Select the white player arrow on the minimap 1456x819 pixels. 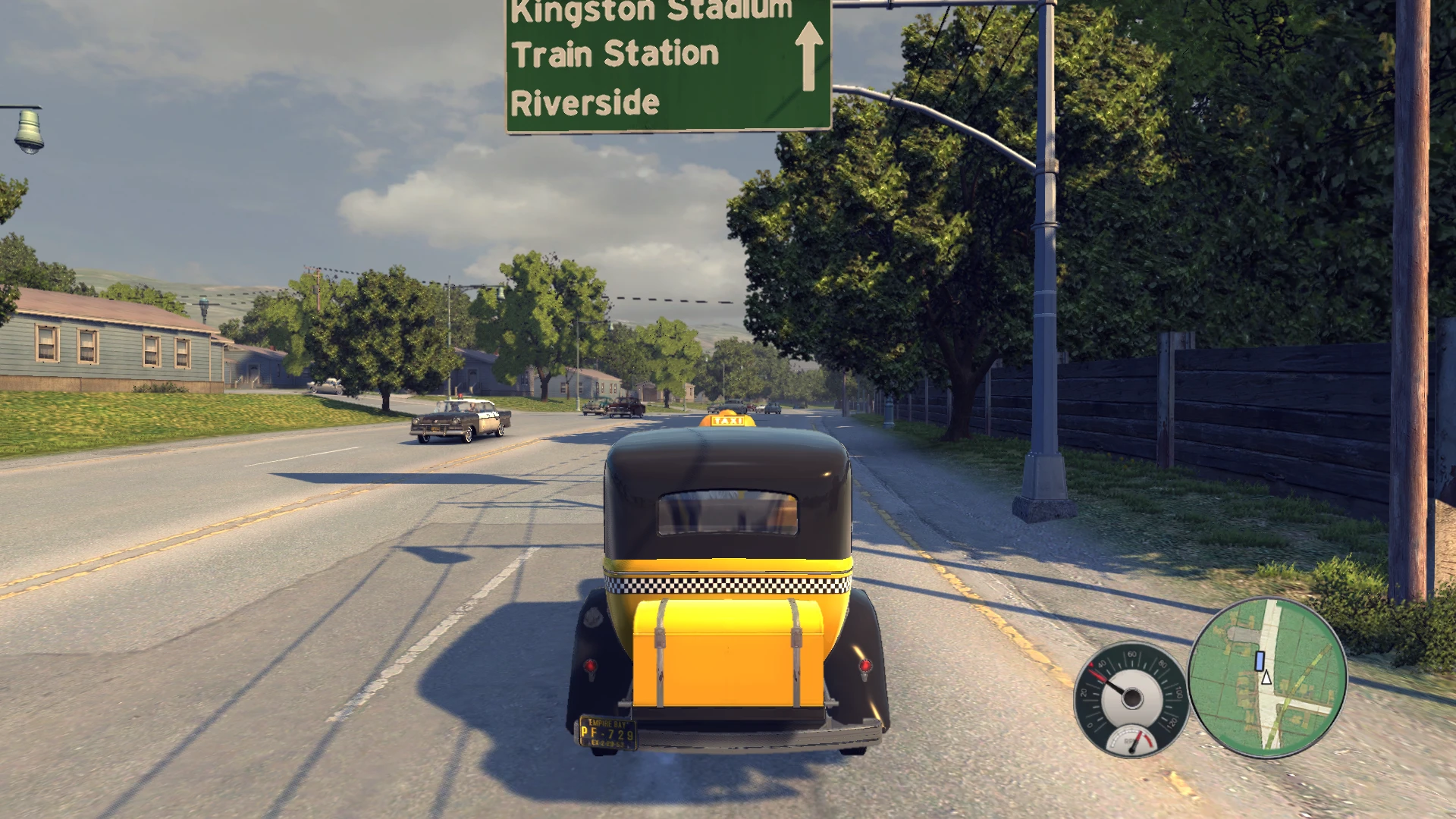[x=1266, y=679]
